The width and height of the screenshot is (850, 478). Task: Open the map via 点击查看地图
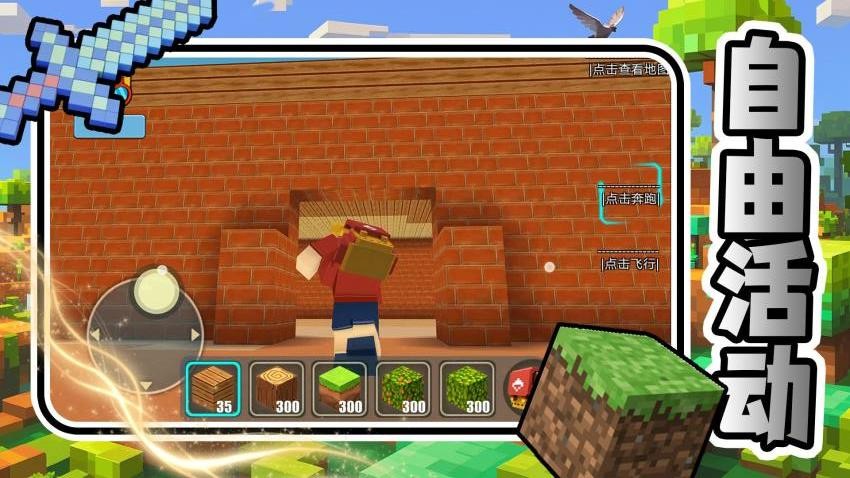(627, 69)
